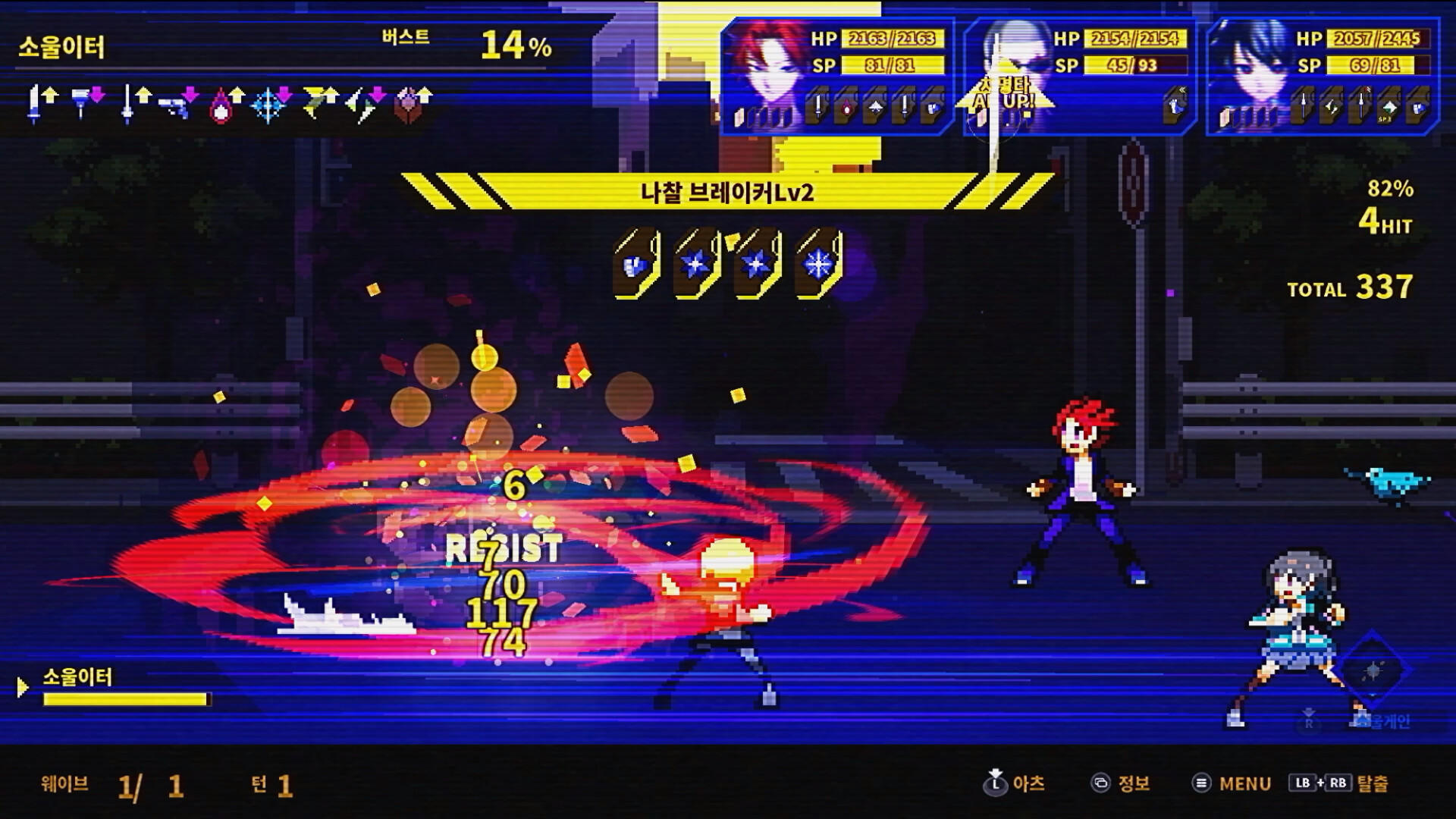The image size is (1456, 819).
Task: Toggle the red-haired character's first equipped skill slot
Action: click(817, 105)
